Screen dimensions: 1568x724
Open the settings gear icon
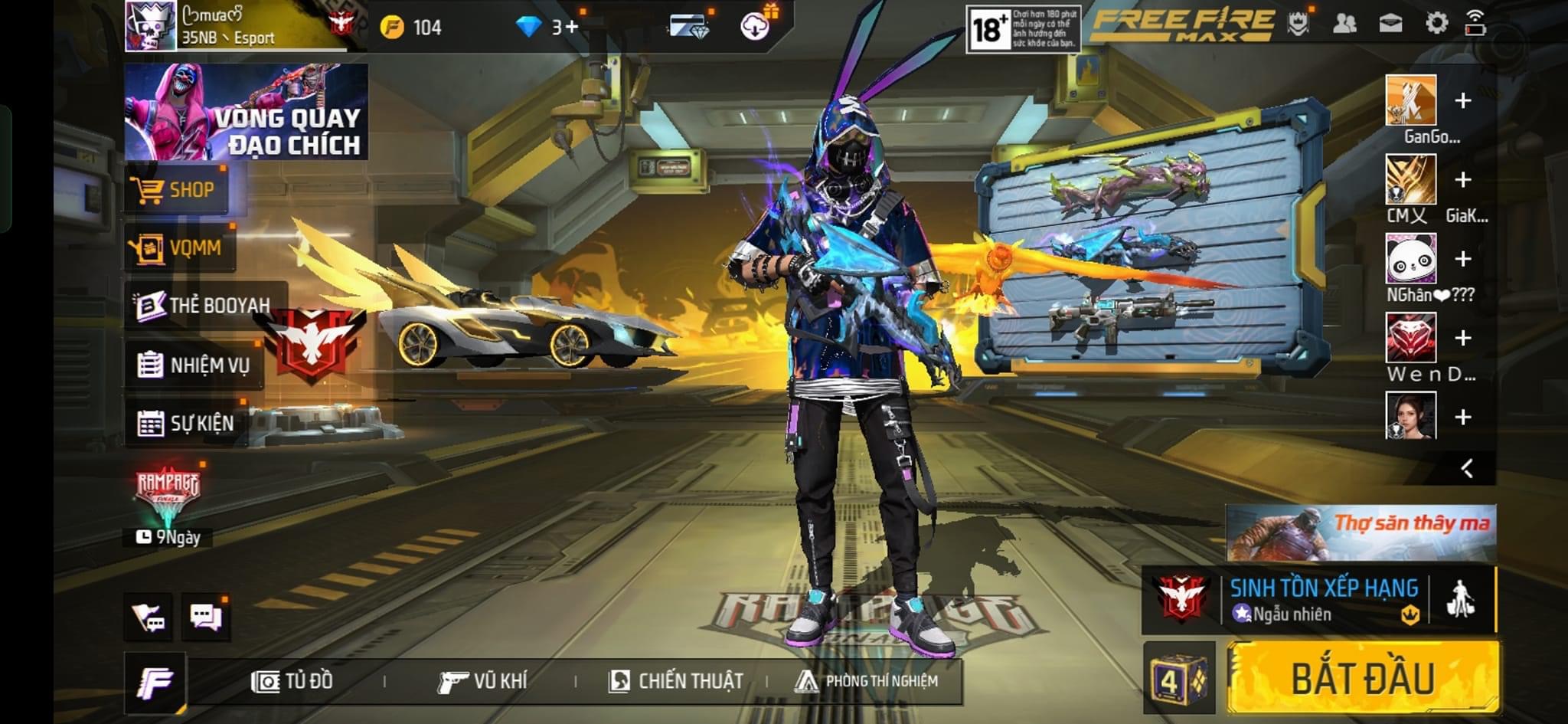coord(1436,24)
